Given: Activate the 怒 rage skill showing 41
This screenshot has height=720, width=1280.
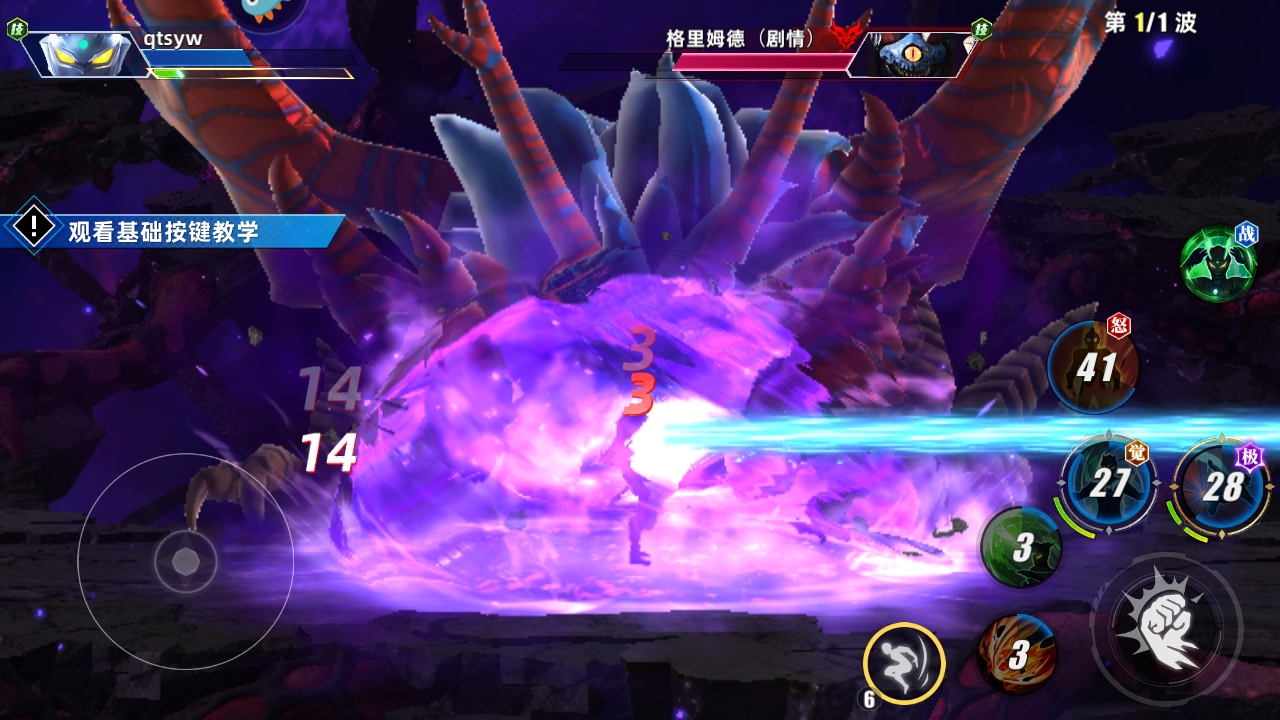Looking at the screenshot, I should [x=1093, y=368].
